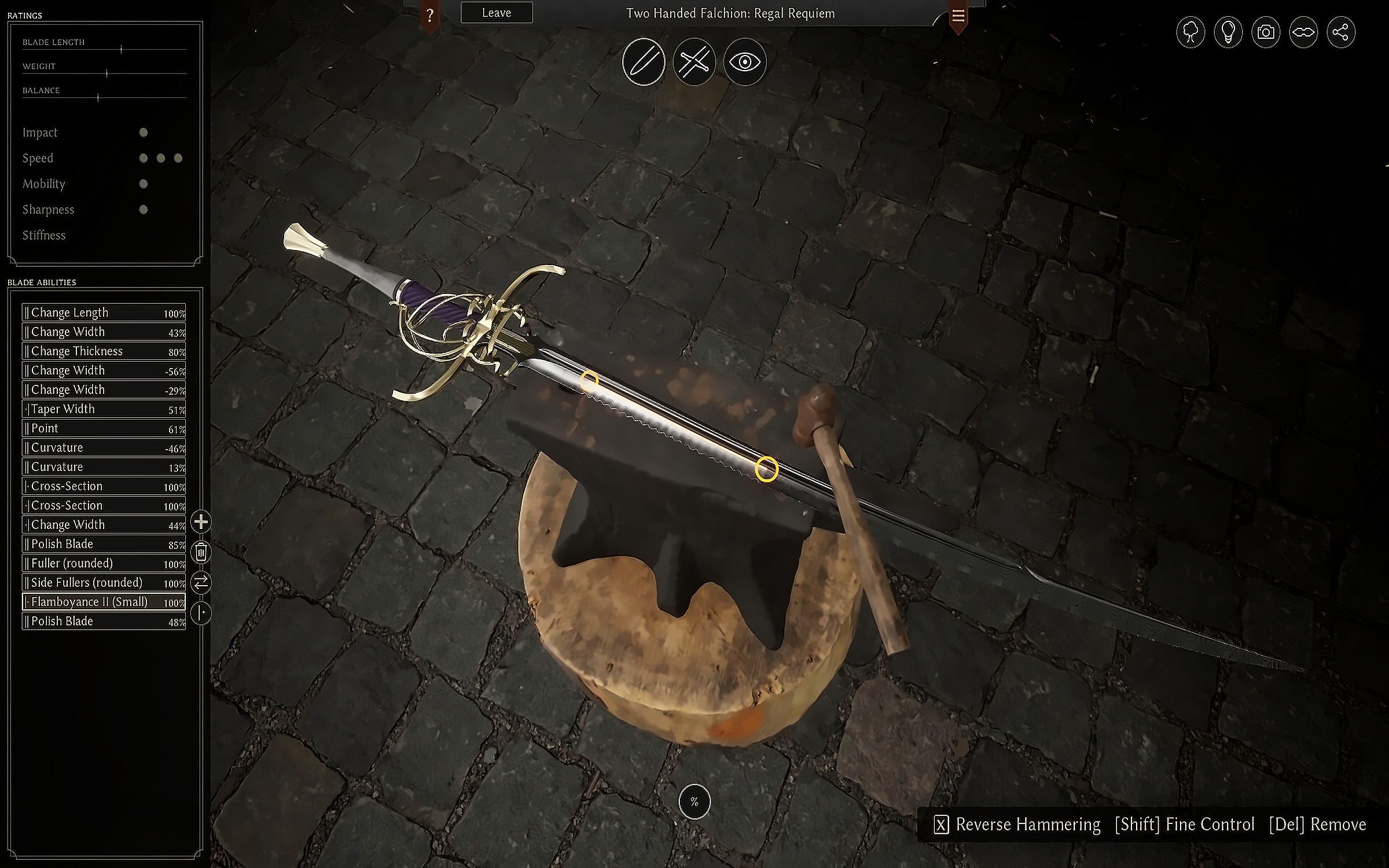This screenshot has width=1389, height=868.
Task: Add a new blade ability with plus
Action: click(201, 522)
